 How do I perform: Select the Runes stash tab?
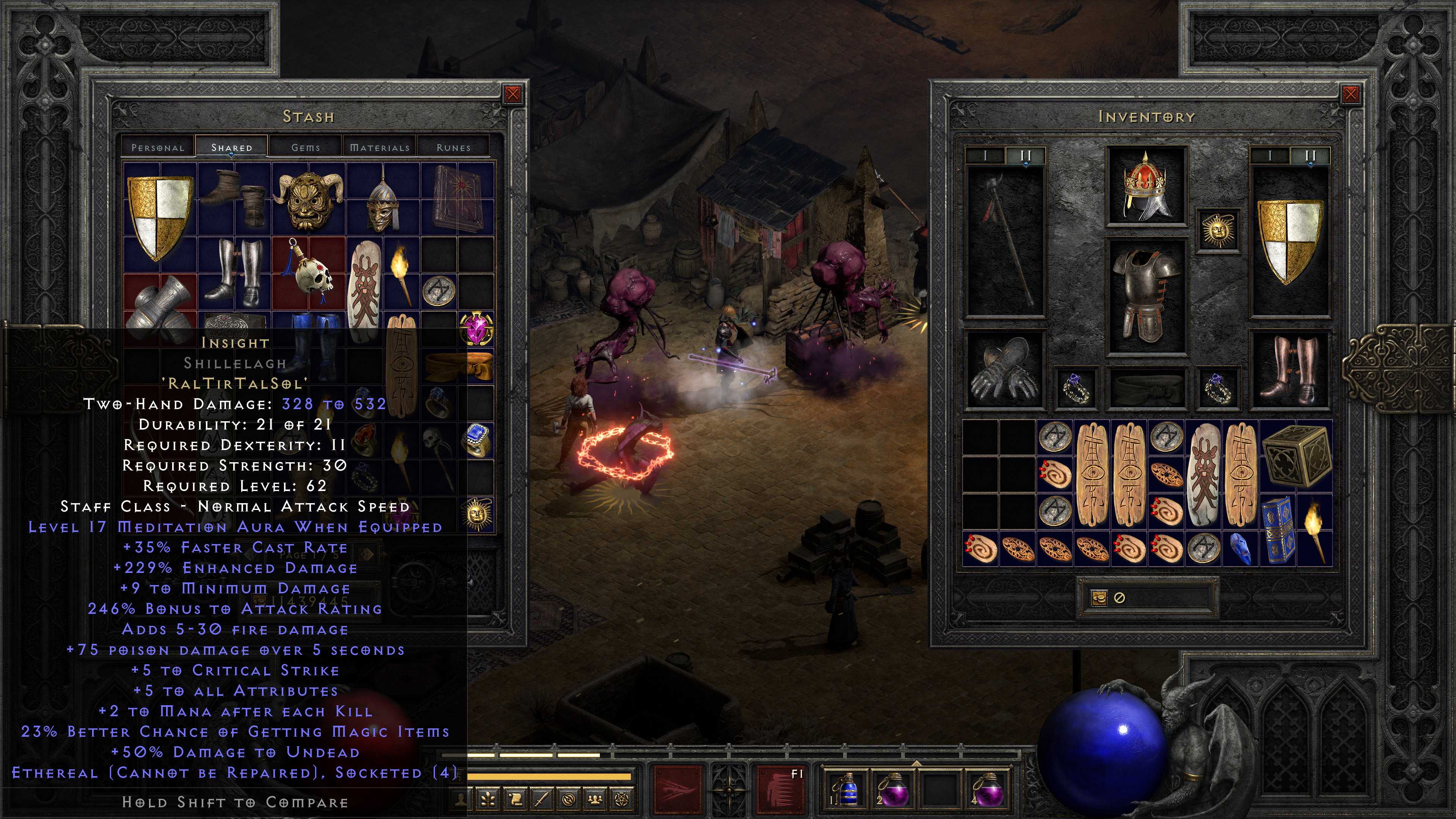click(453, 147)
